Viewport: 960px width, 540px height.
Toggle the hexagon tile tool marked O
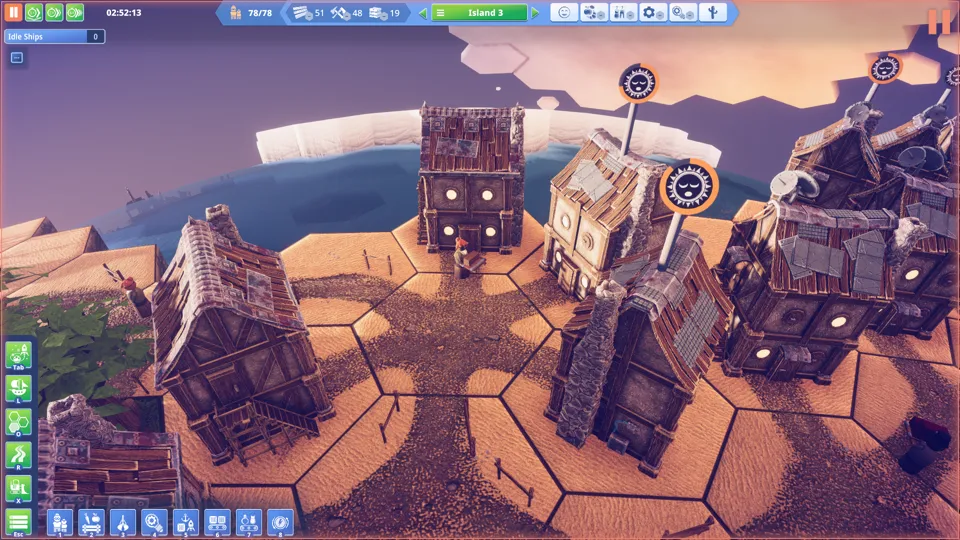coord(18,422)
